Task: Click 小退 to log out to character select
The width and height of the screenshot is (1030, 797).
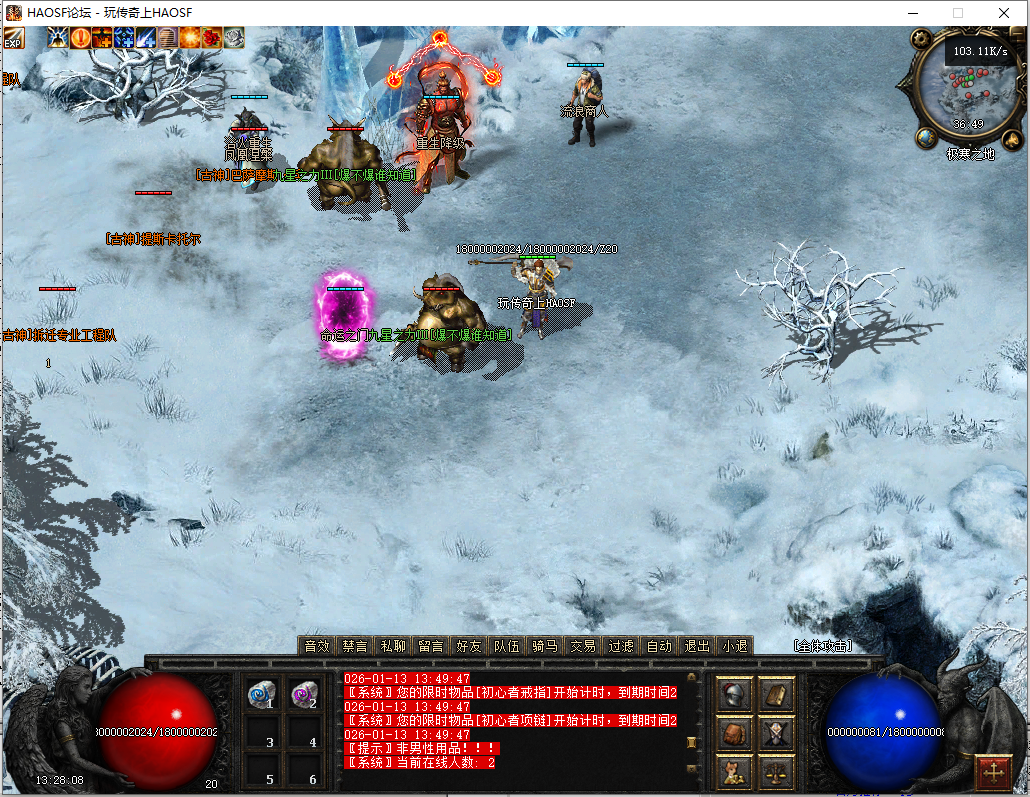Action: coord(734,646)
